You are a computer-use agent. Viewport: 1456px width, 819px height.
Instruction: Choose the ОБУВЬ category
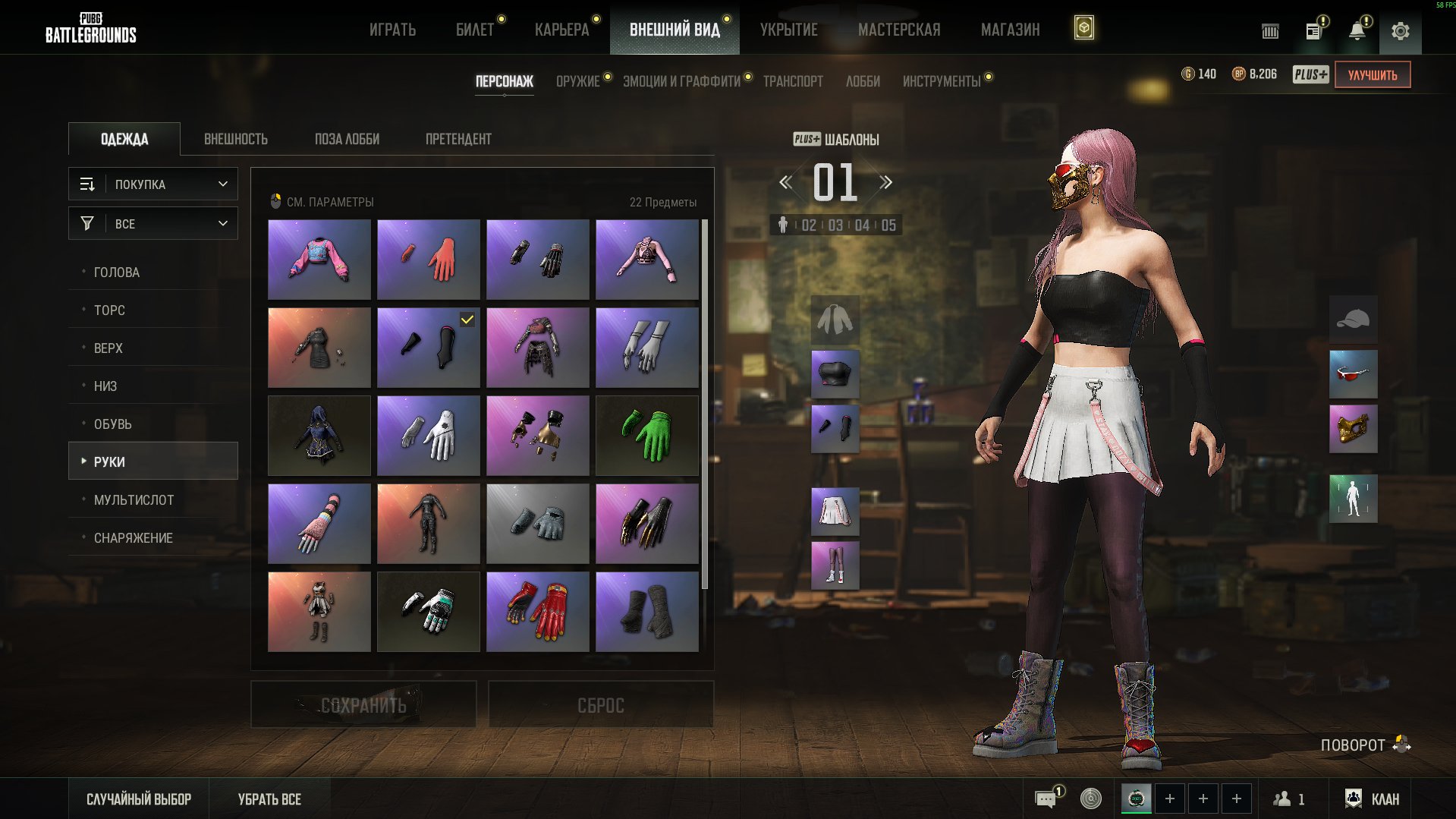click(113, 424)
